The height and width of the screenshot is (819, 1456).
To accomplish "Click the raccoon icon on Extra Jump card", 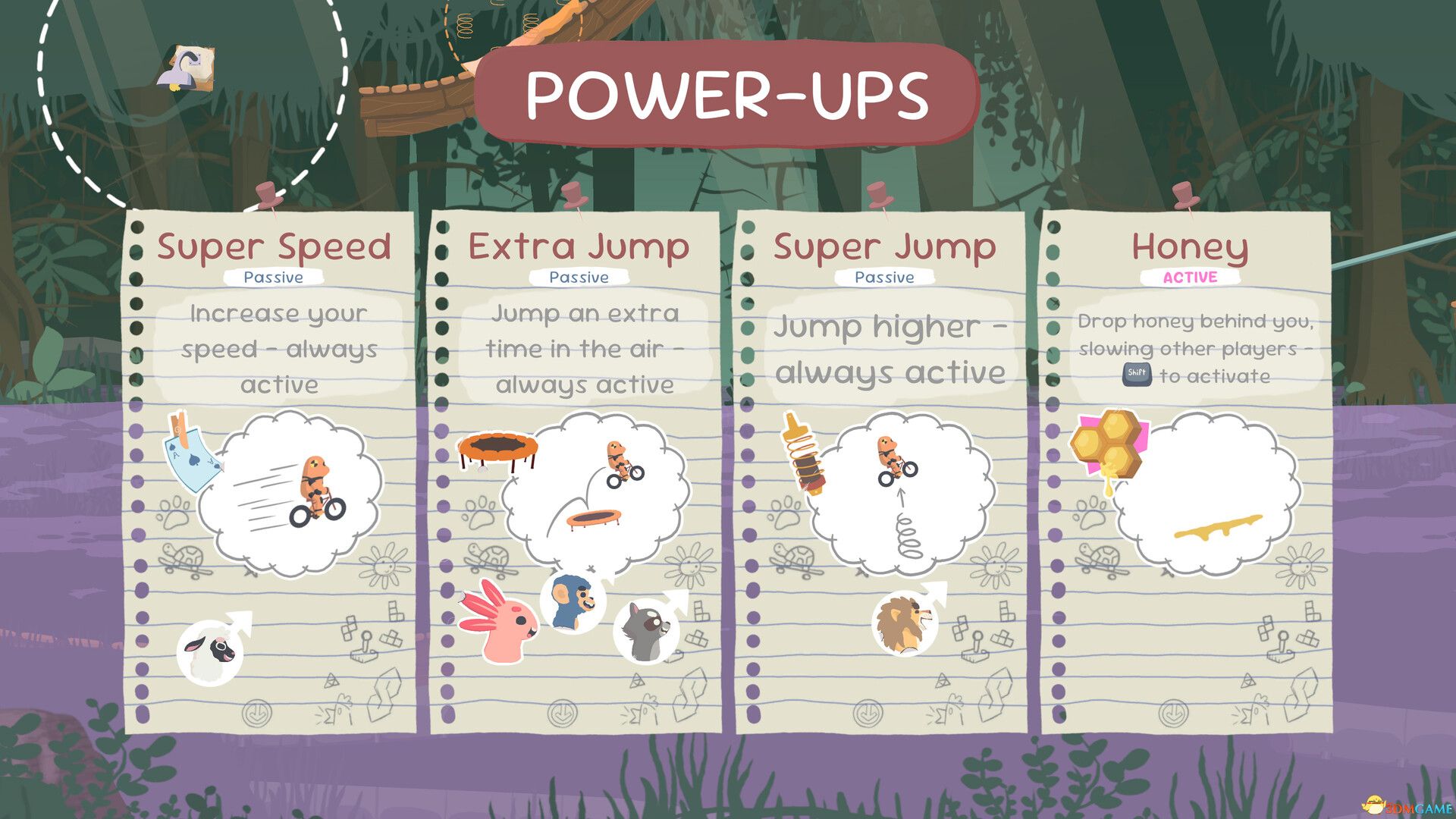I will [648, 628].
